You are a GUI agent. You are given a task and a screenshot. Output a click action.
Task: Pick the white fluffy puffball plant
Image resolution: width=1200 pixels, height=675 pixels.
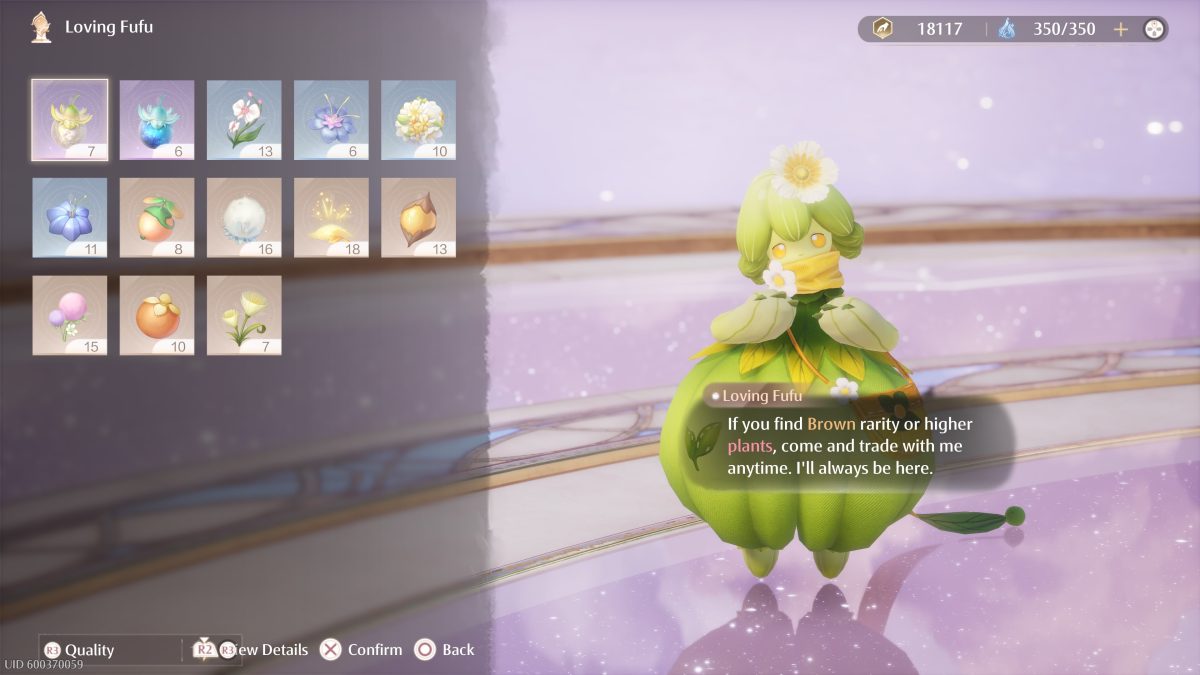(x=243, y=217)
